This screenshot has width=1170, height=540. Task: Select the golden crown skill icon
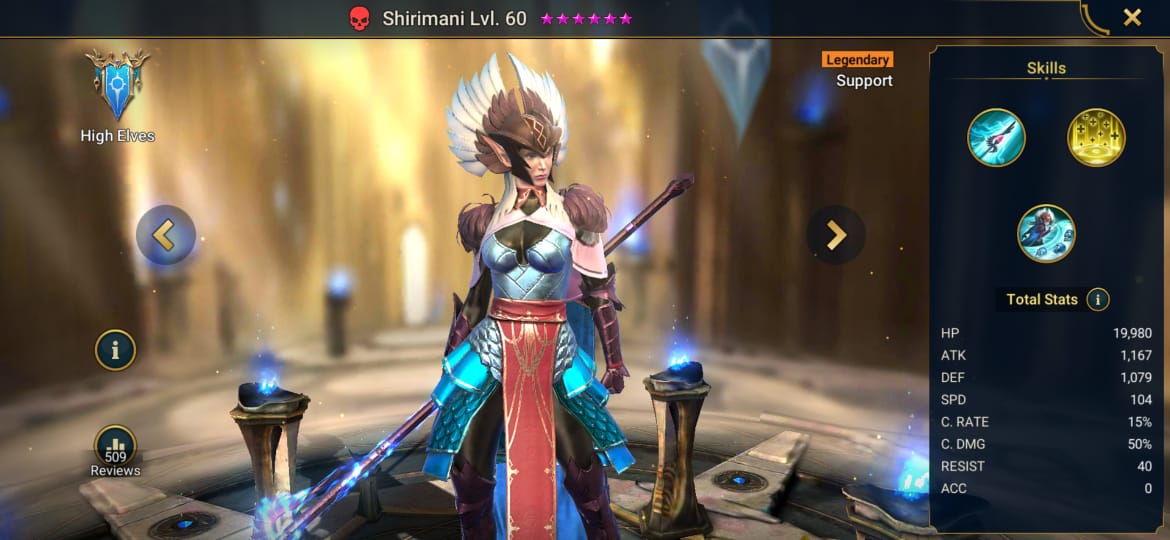(1096, 138)
